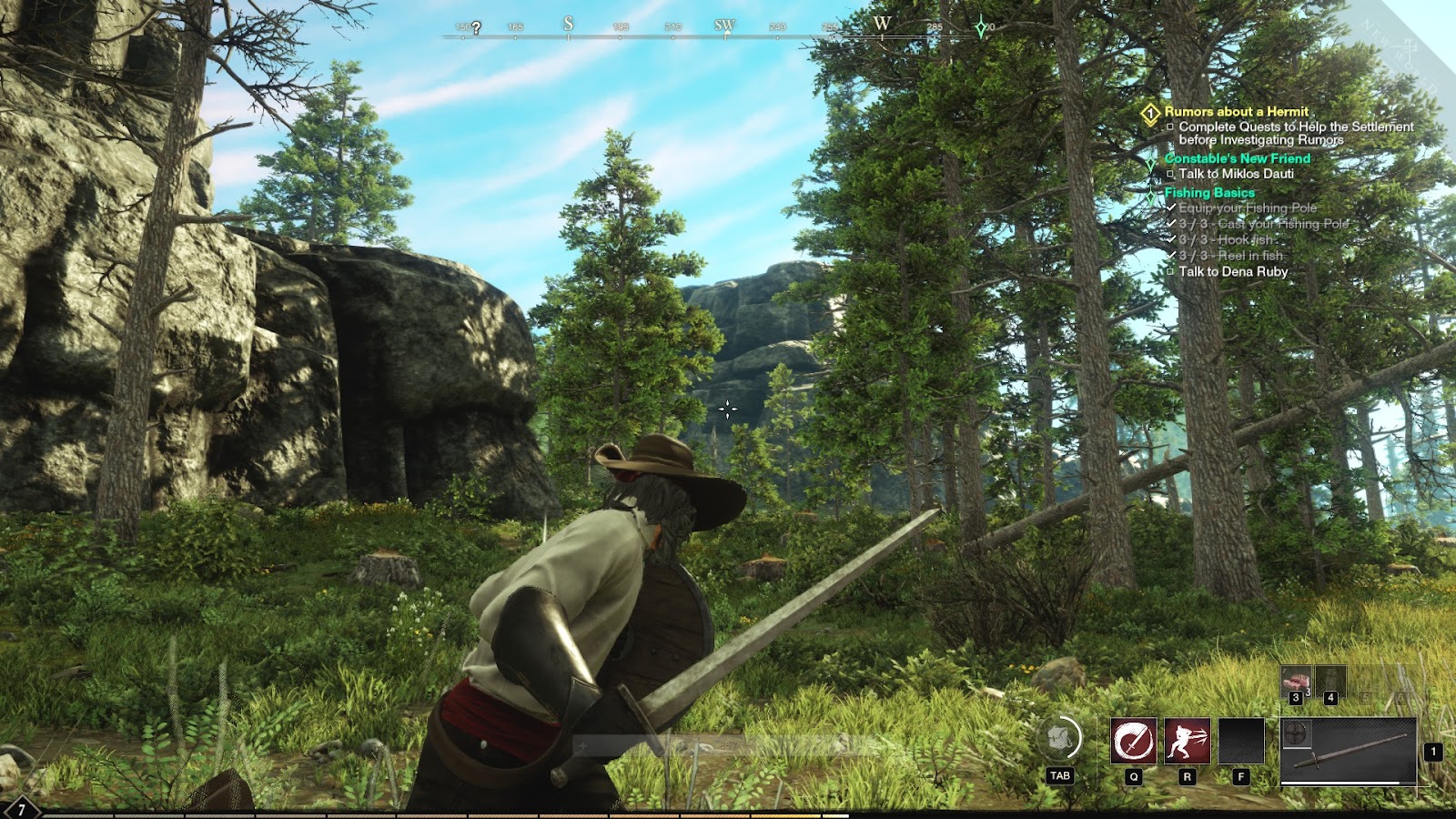Activate the whirling blade sword ability
Image resolution: width=1456 pixels, height=819 pixels.
[x=1133, y=741]
